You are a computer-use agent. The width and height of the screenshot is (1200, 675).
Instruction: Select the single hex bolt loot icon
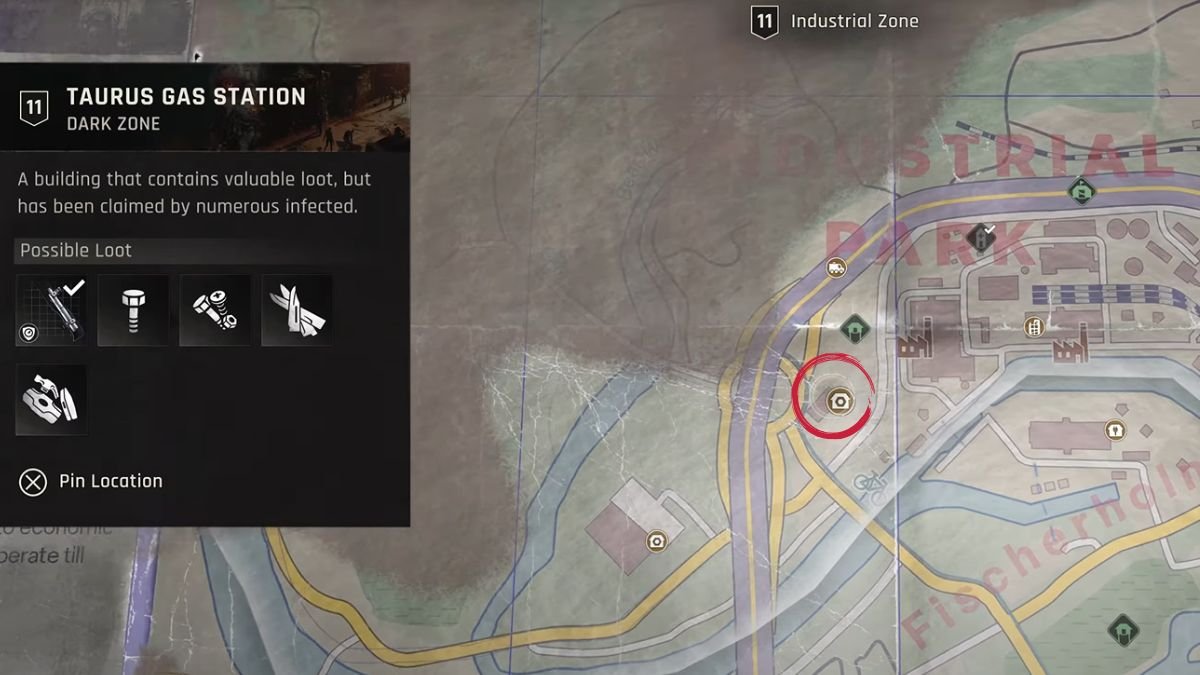click(133, 311)
